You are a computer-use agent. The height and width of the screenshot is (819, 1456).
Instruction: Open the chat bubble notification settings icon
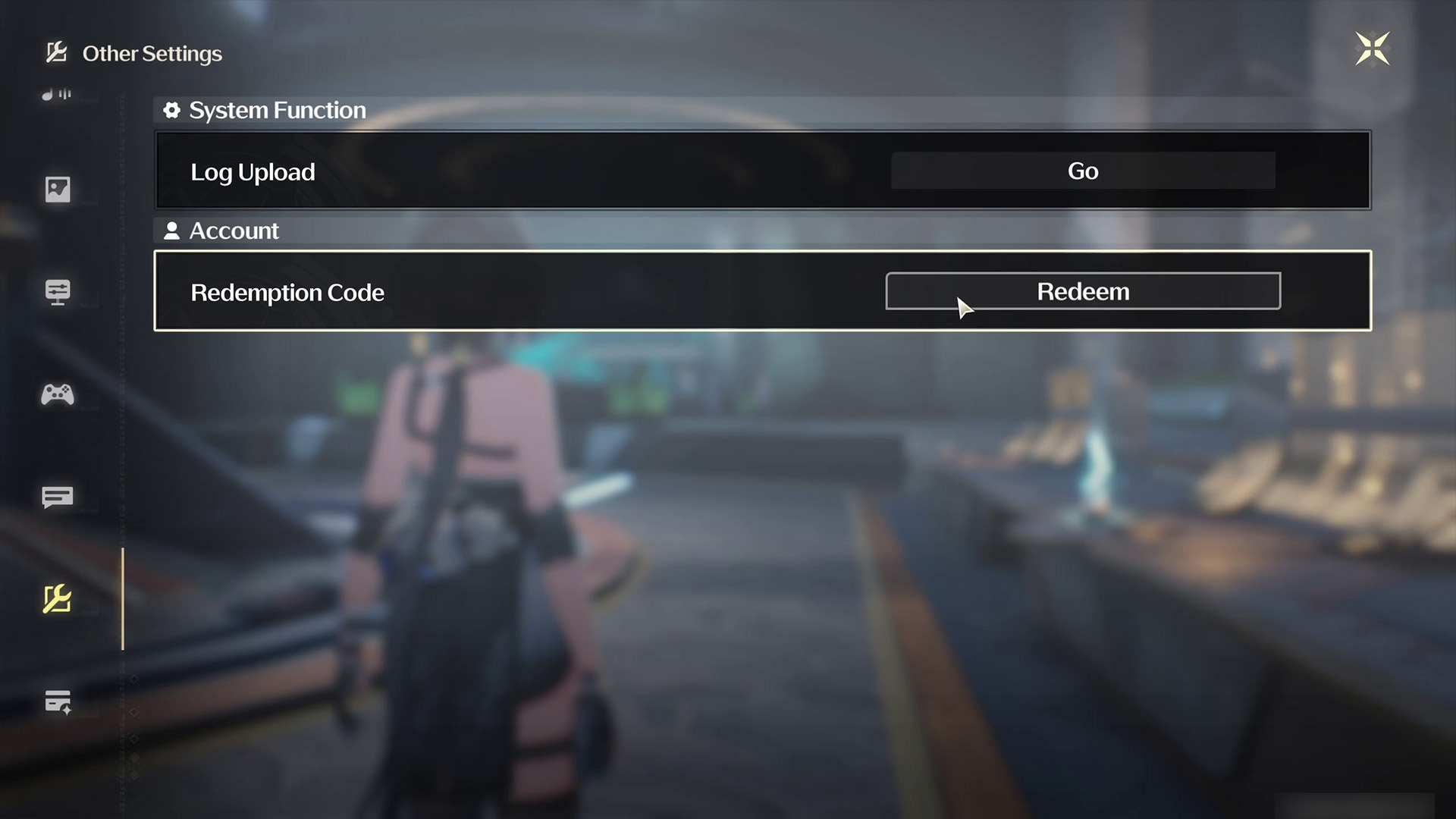point(57,498)
